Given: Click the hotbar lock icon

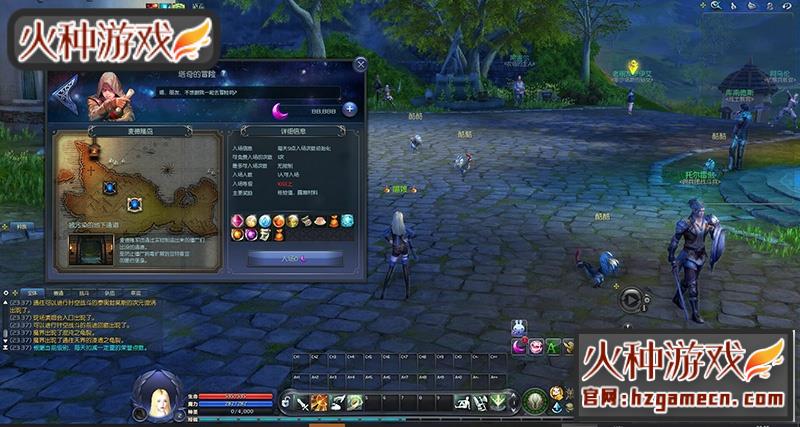Looking at the screenshot, I should pyautogui.click(x=285, y=402).
